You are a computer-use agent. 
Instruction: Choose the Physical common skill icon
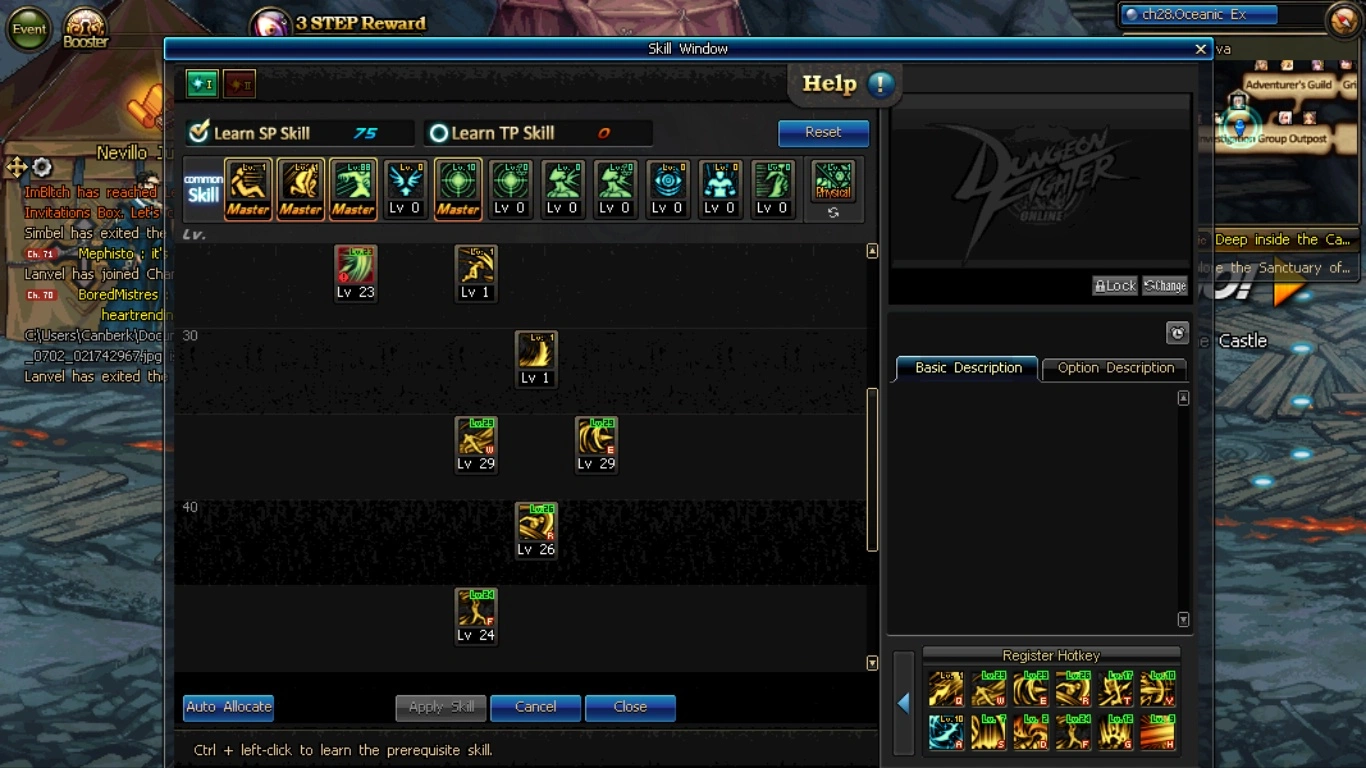(833, 183)
